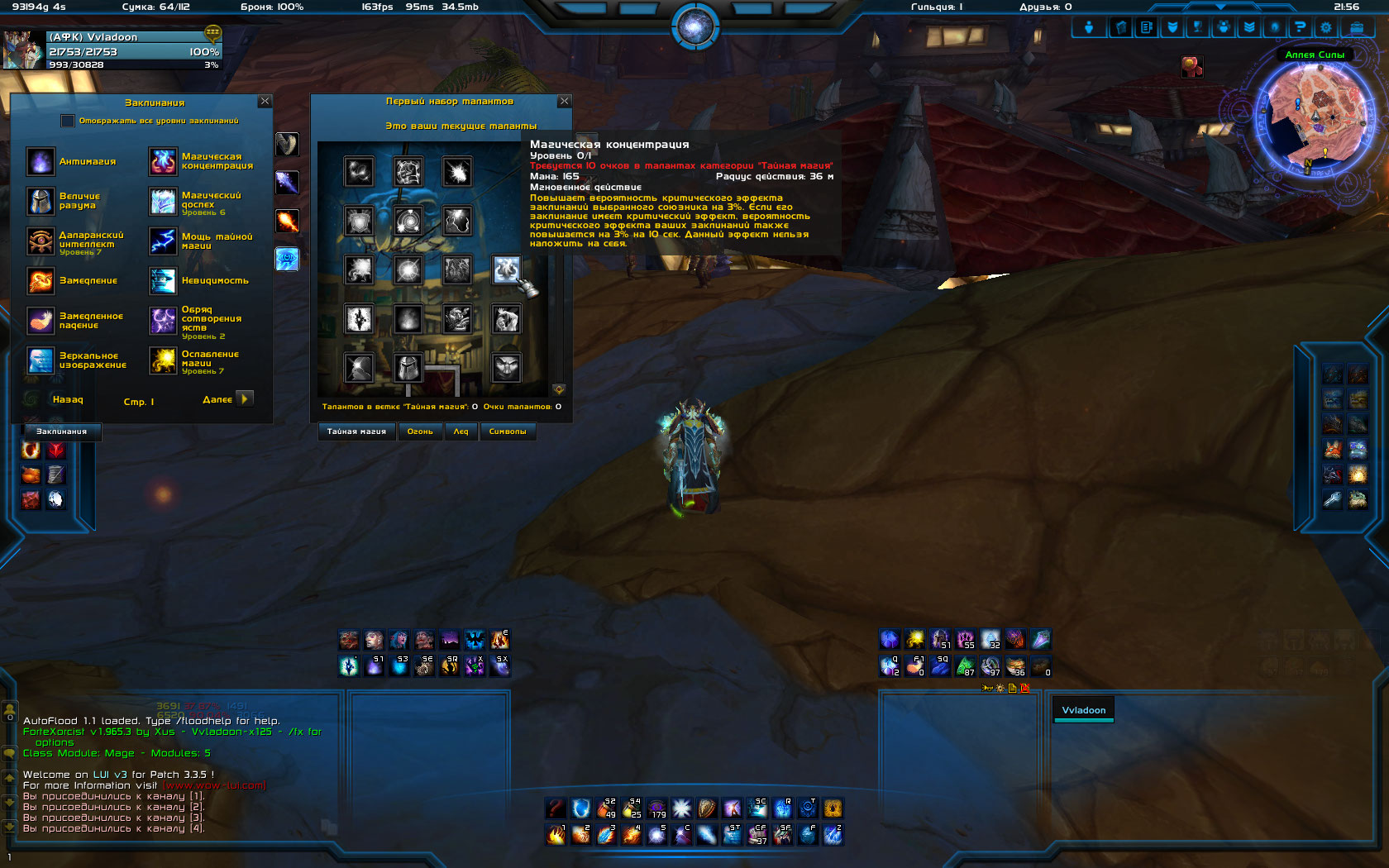Go to next spellbook page (Далее)

click(x=244, y=398)
